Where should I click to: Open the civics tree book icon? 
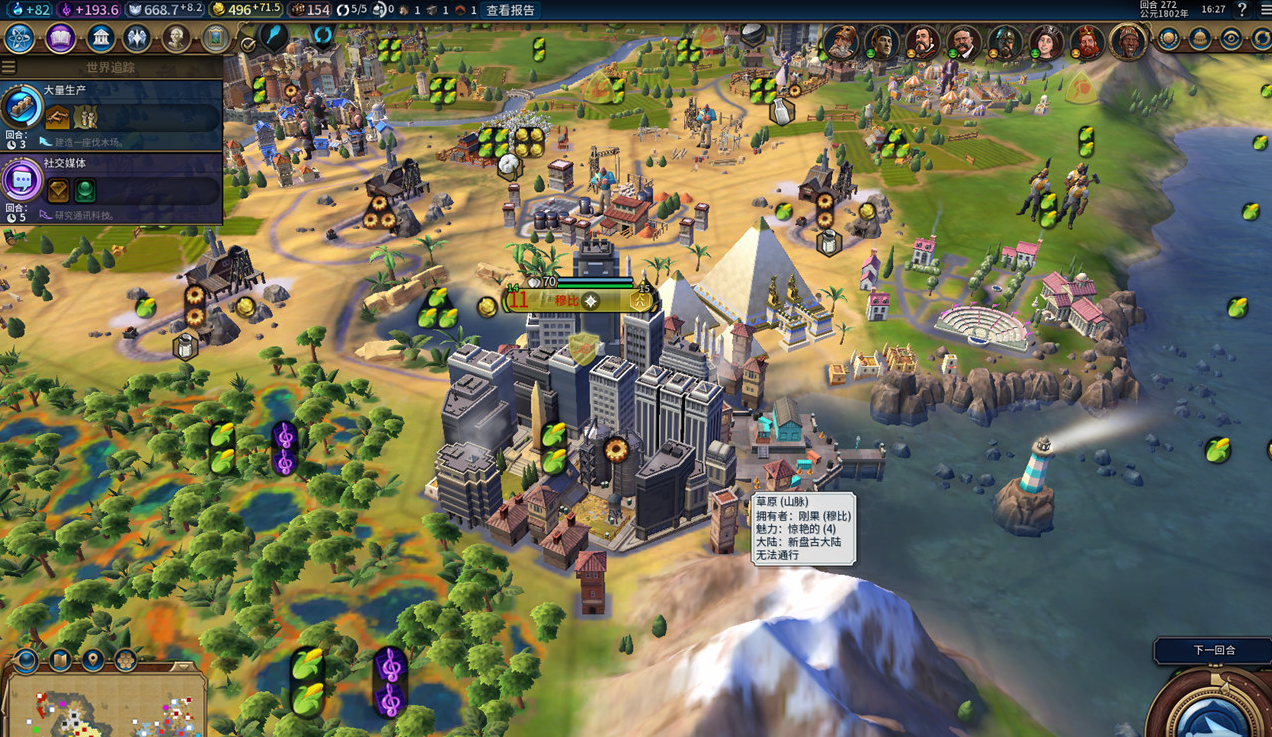pos(60,39)
